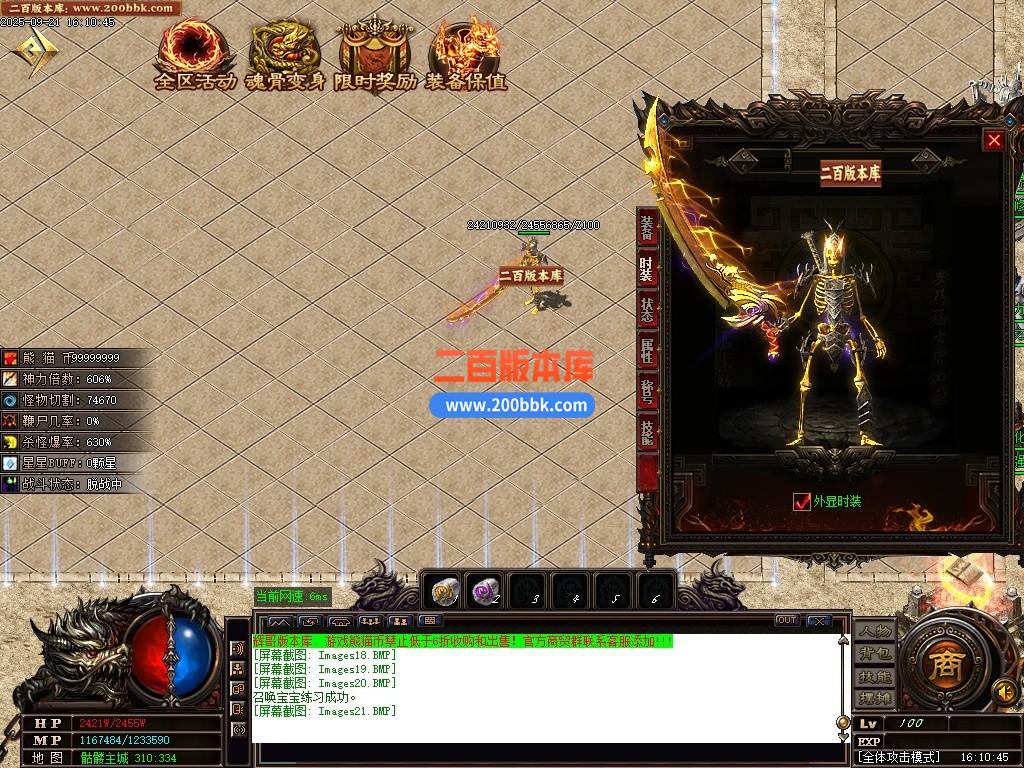Click the 人物 character button
Viewport: 1024px width, 768px height.
(874, 632)
